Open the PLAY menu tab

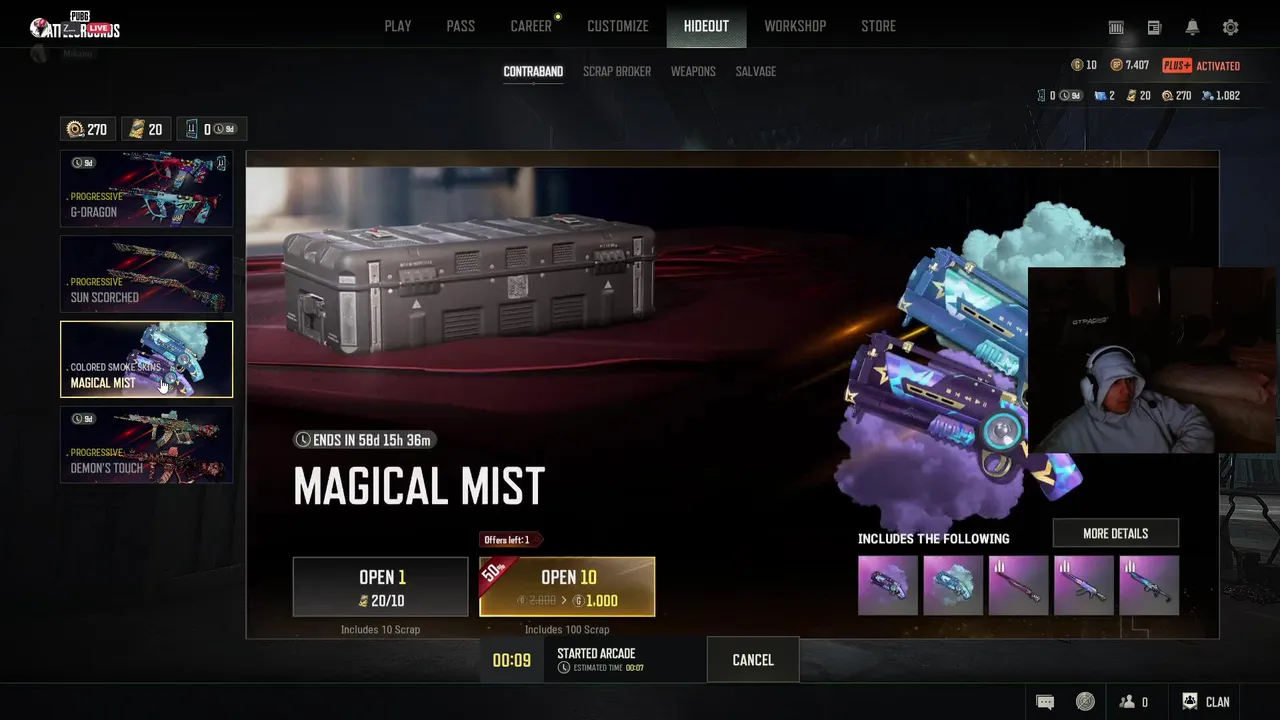[x=398, y=26]
